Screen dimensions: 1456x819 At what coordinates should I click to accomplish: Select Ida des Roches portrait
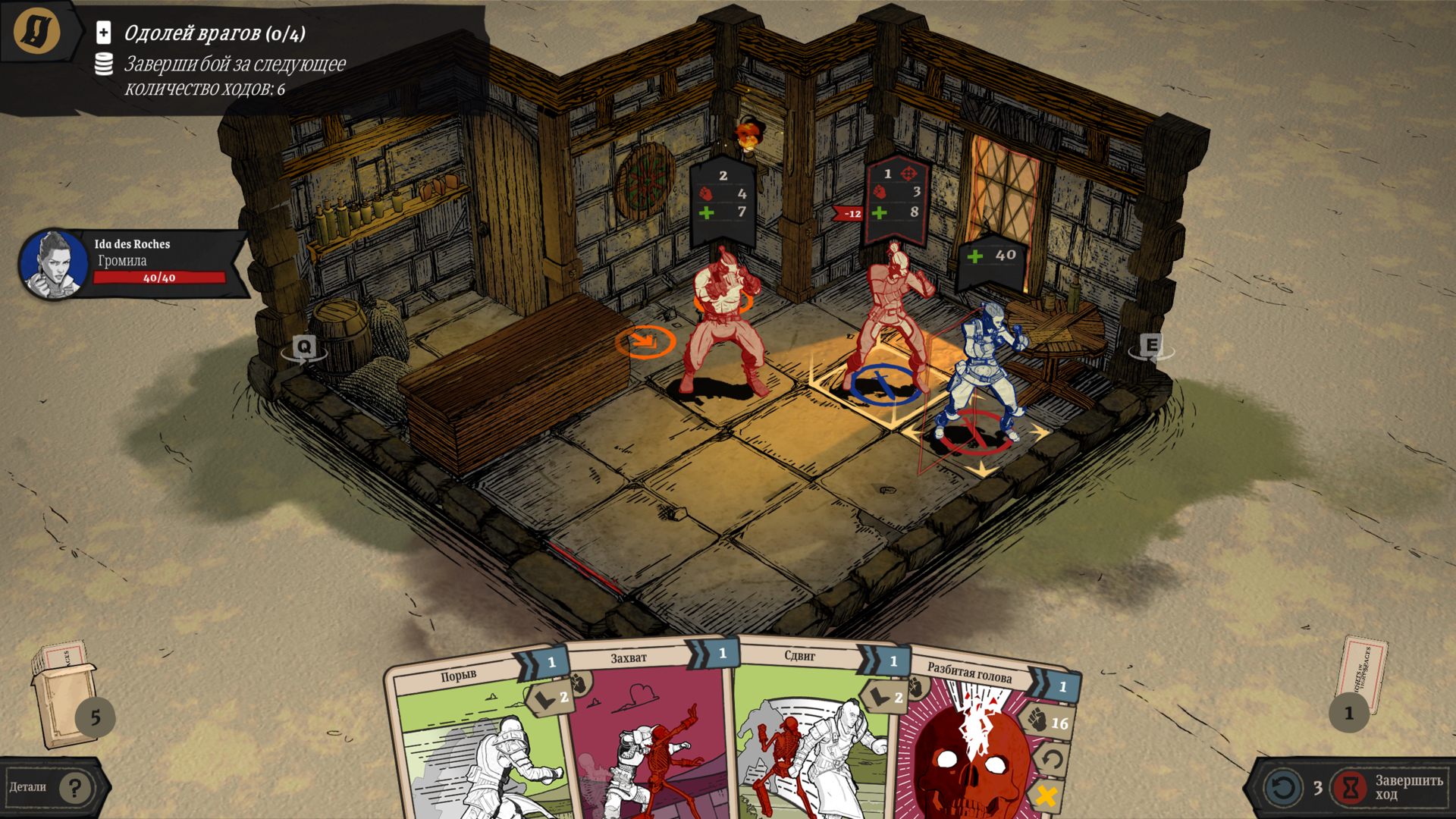[x=53, y=264]
